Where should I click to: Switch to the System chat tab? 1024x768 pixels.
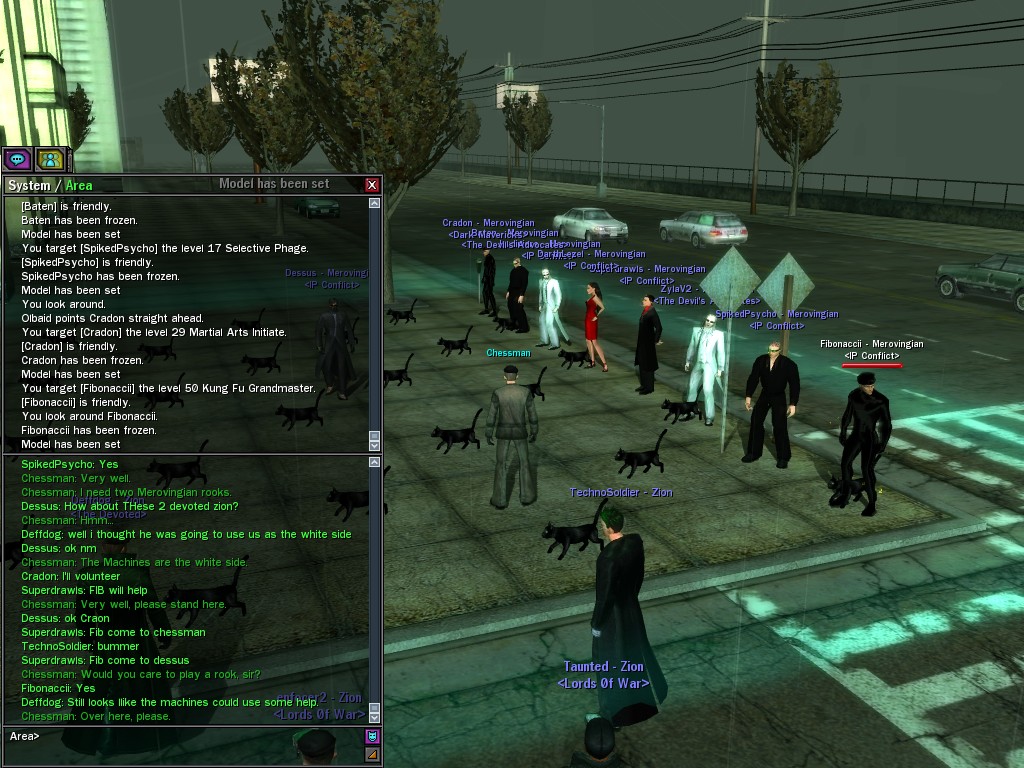click(x=28, y=185)
